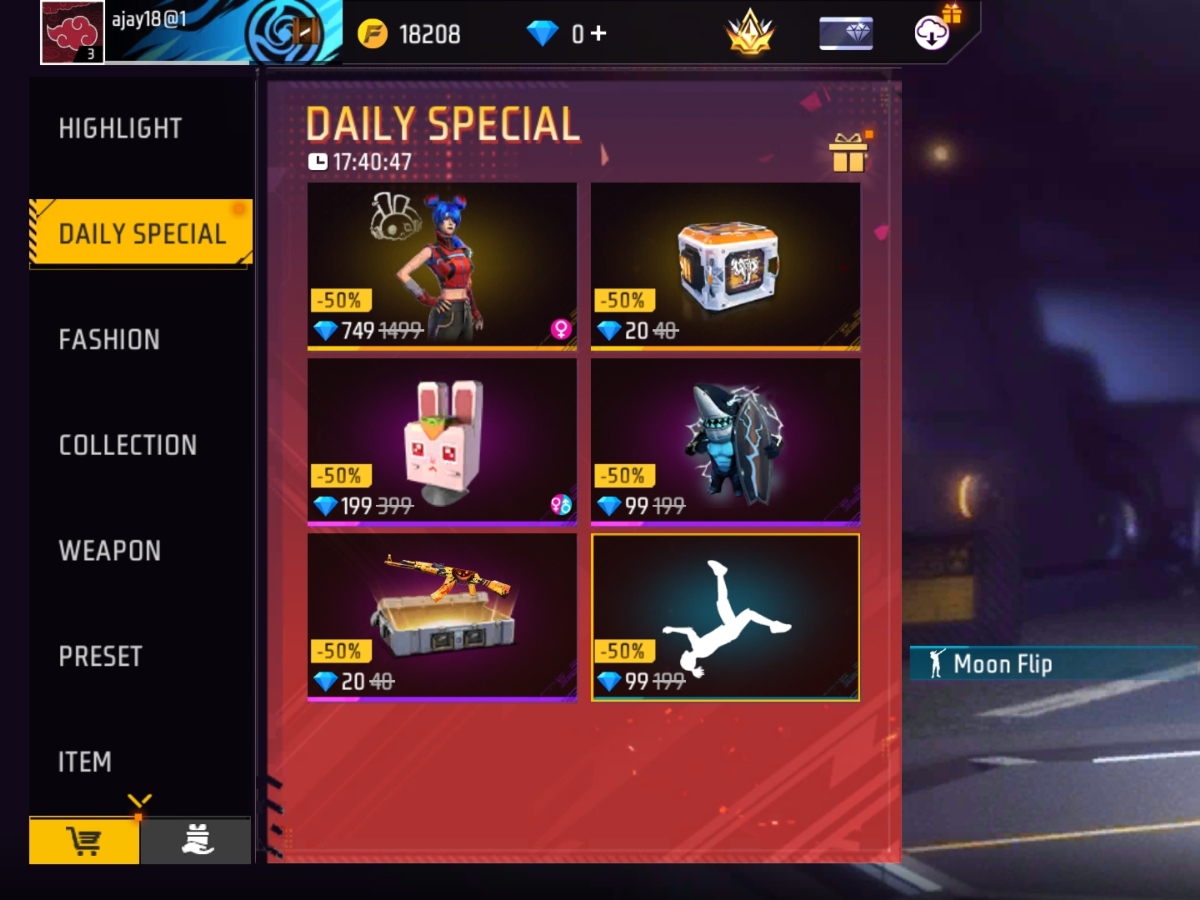Open the player profile avatar
Screen dimensions: 1200x900
(72, 32)
